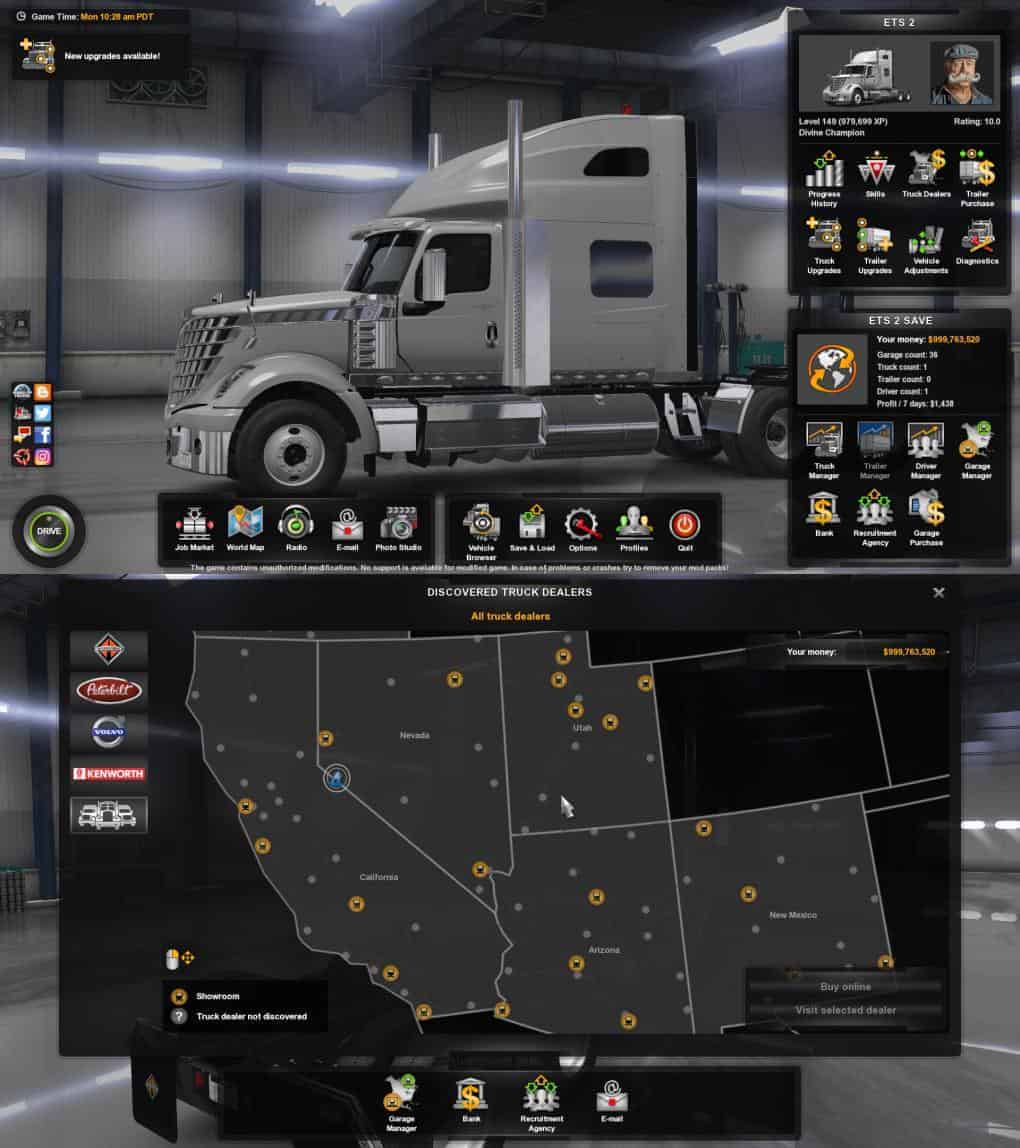
Task: Filter dealers by Kenworth brand
Action: [x=109, y=773]
